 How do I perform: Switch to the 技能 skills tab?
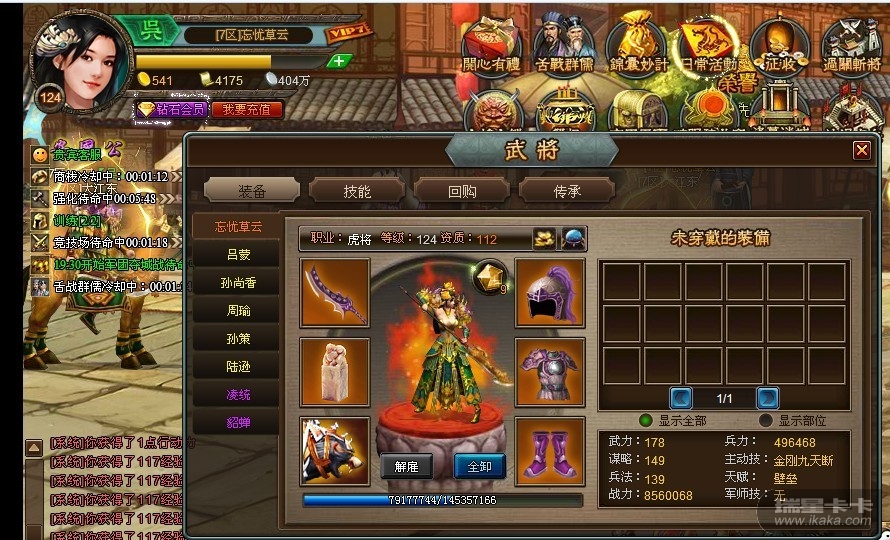point(357,191)
